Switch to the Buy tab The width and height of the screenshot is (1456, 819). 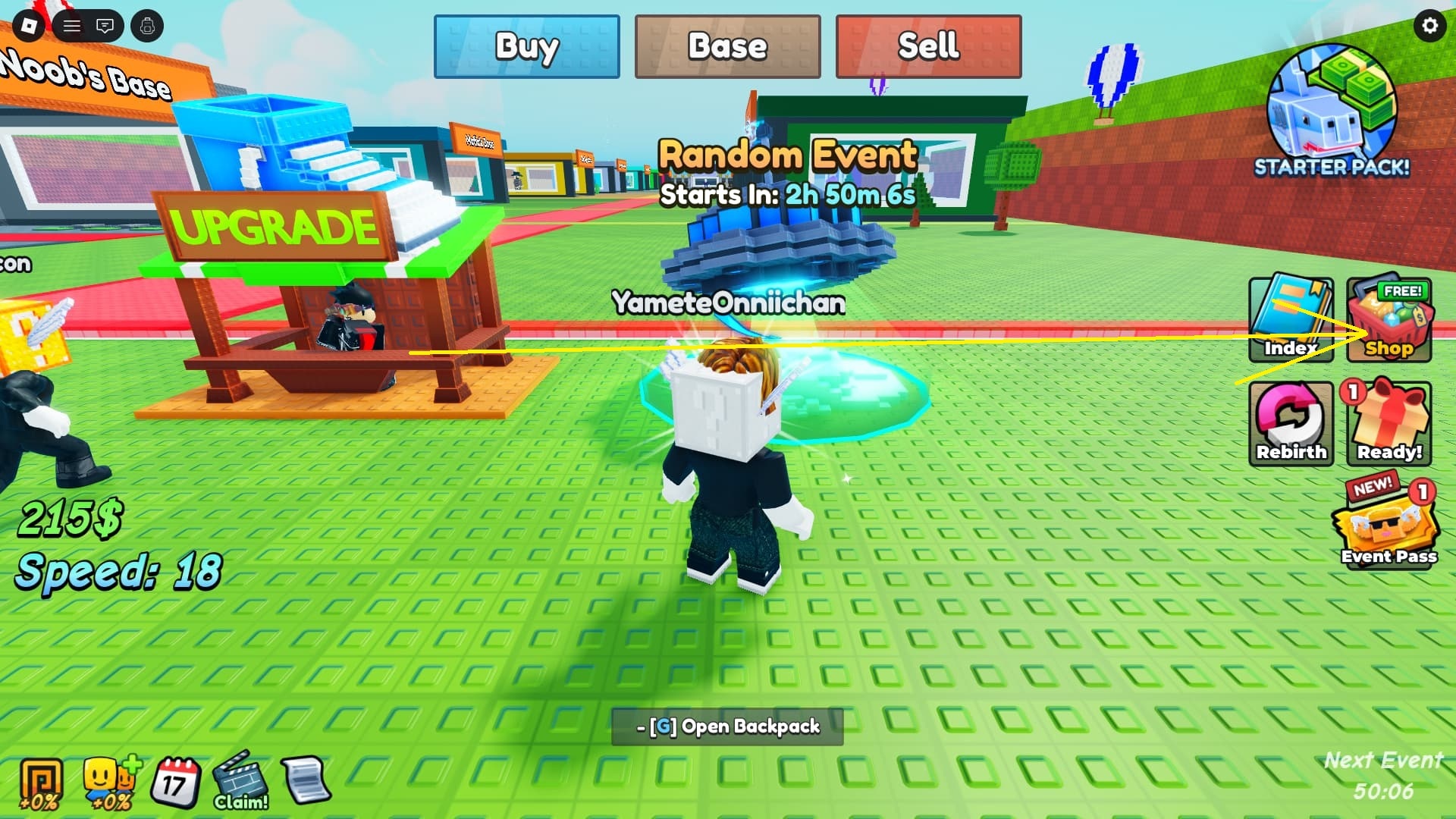click(x=526, y=47)
